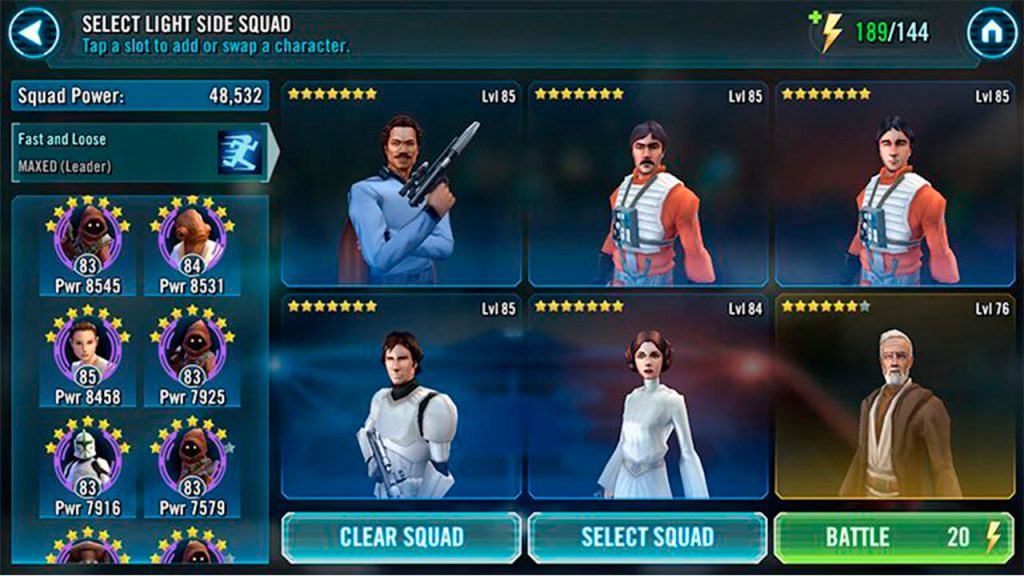Clear the current squad

[x=401, y=537]
